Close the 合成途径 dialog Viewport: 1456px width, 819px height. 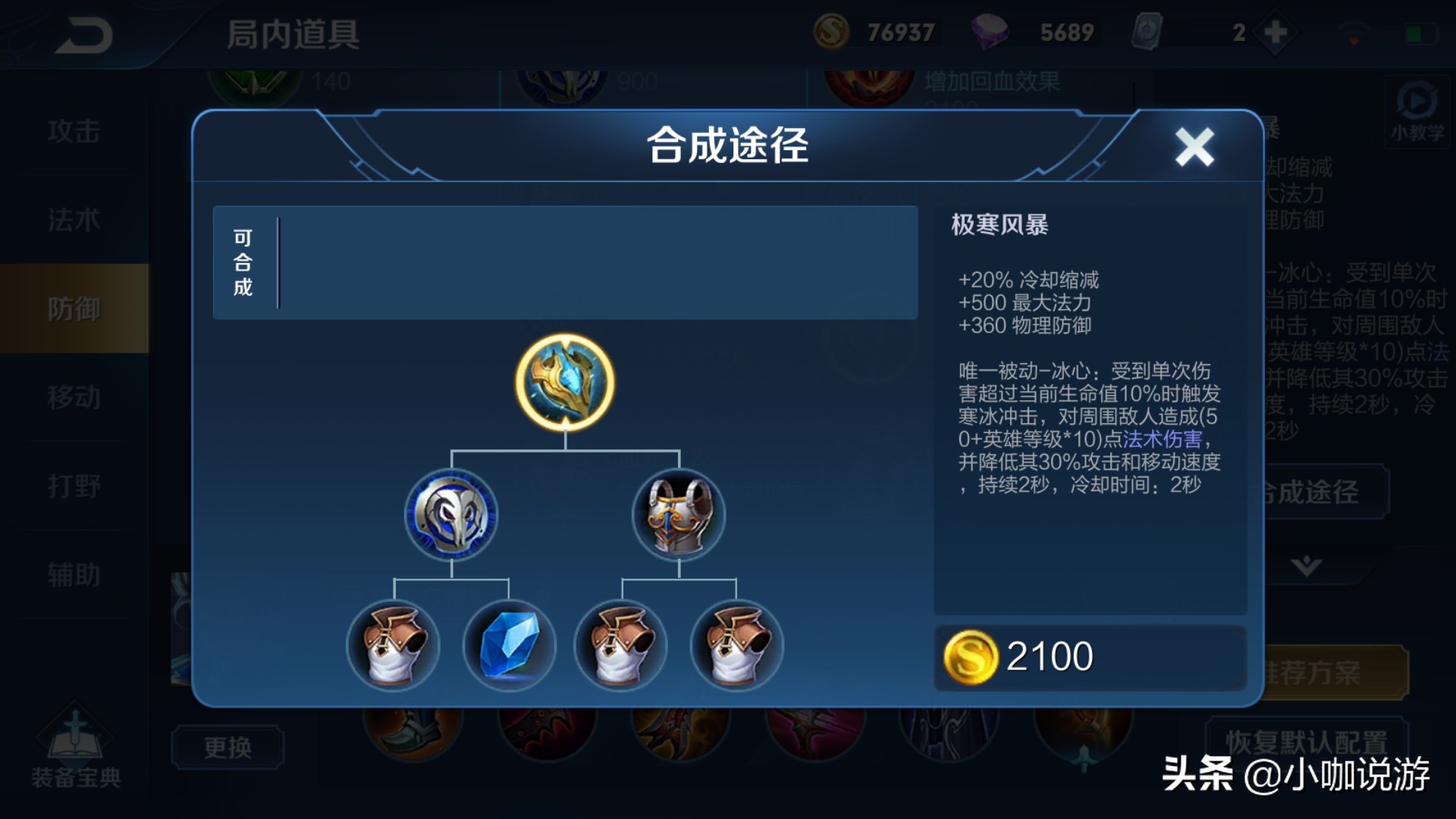[x=1195, y=146]
